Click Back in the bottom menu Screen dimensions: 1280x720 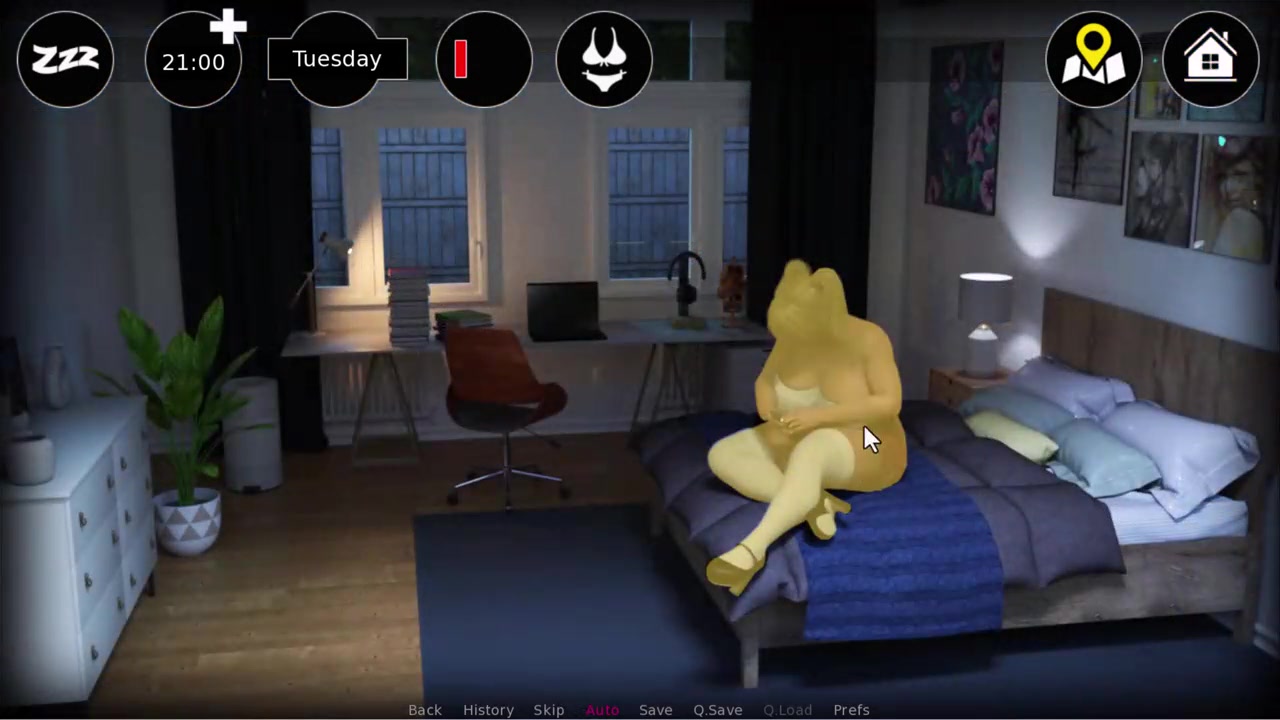point(425,710)
